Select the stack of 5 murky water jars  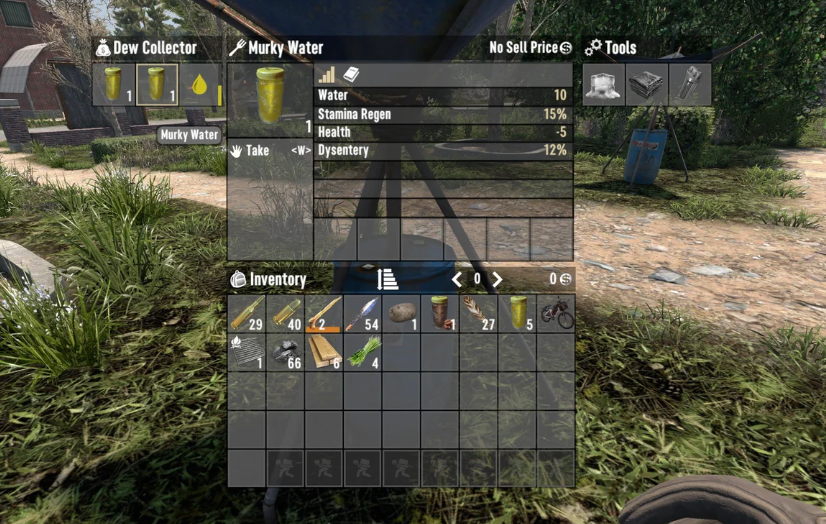(517, 313)
